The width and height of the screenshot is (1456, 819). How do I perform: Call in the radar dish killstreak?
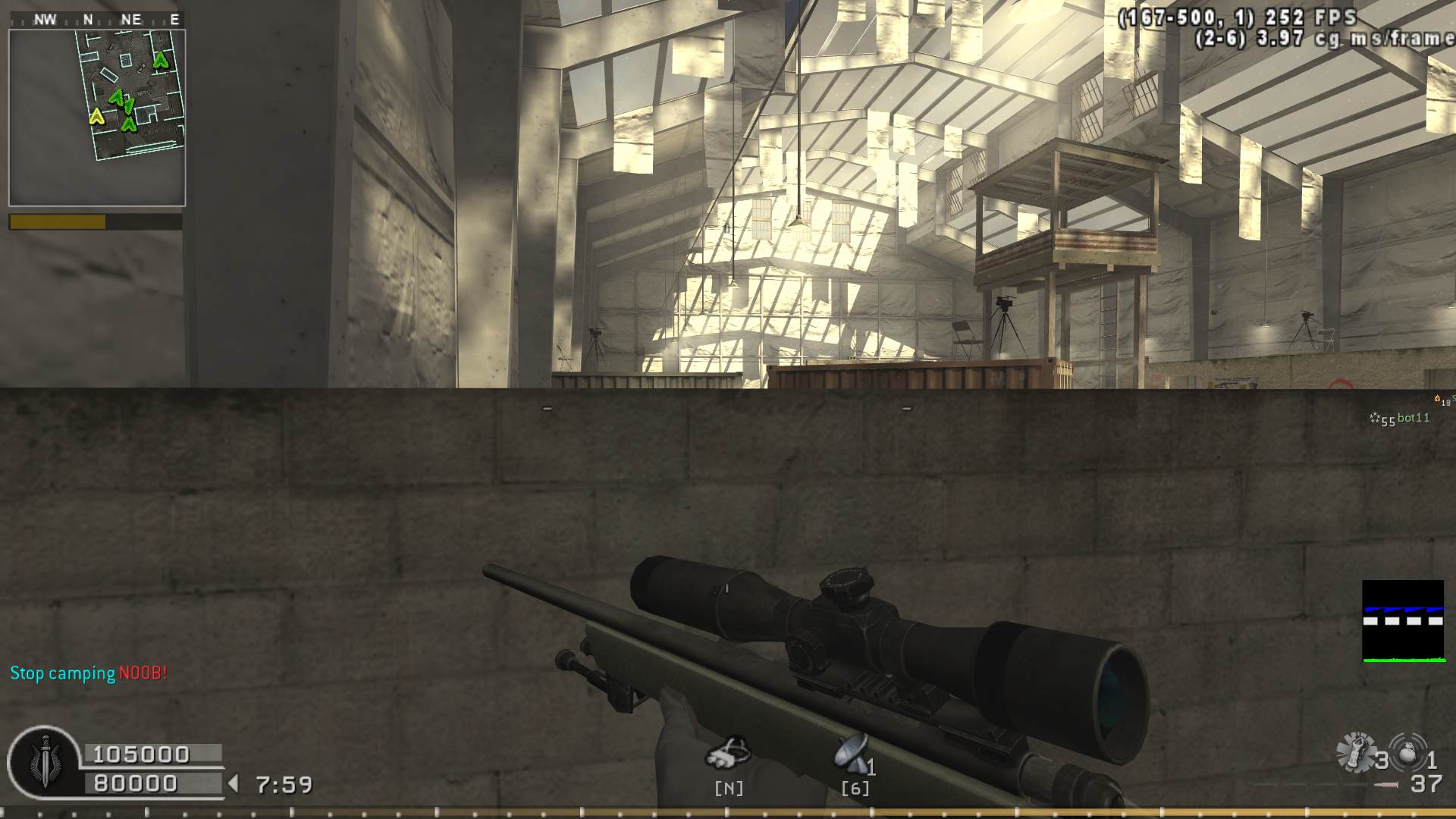[x=852, y=753]
